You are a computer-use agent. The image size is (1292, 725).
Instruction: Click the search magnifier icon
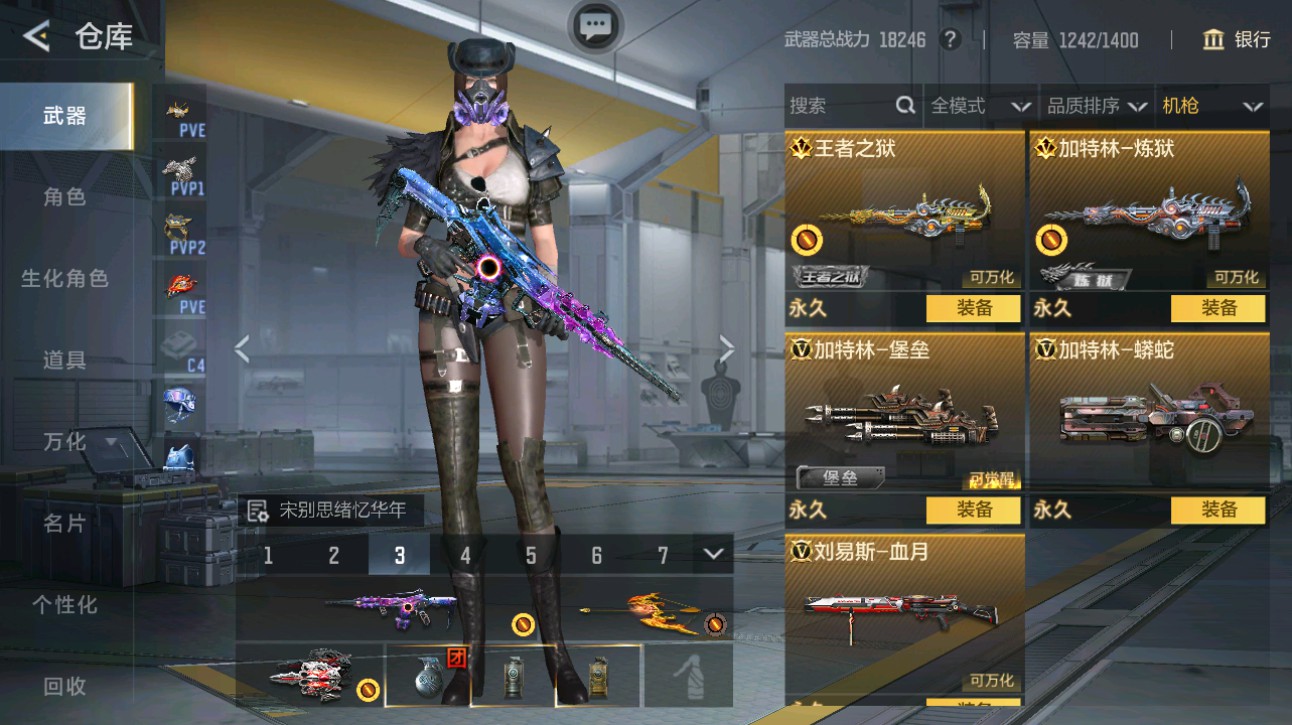(905, 105)
